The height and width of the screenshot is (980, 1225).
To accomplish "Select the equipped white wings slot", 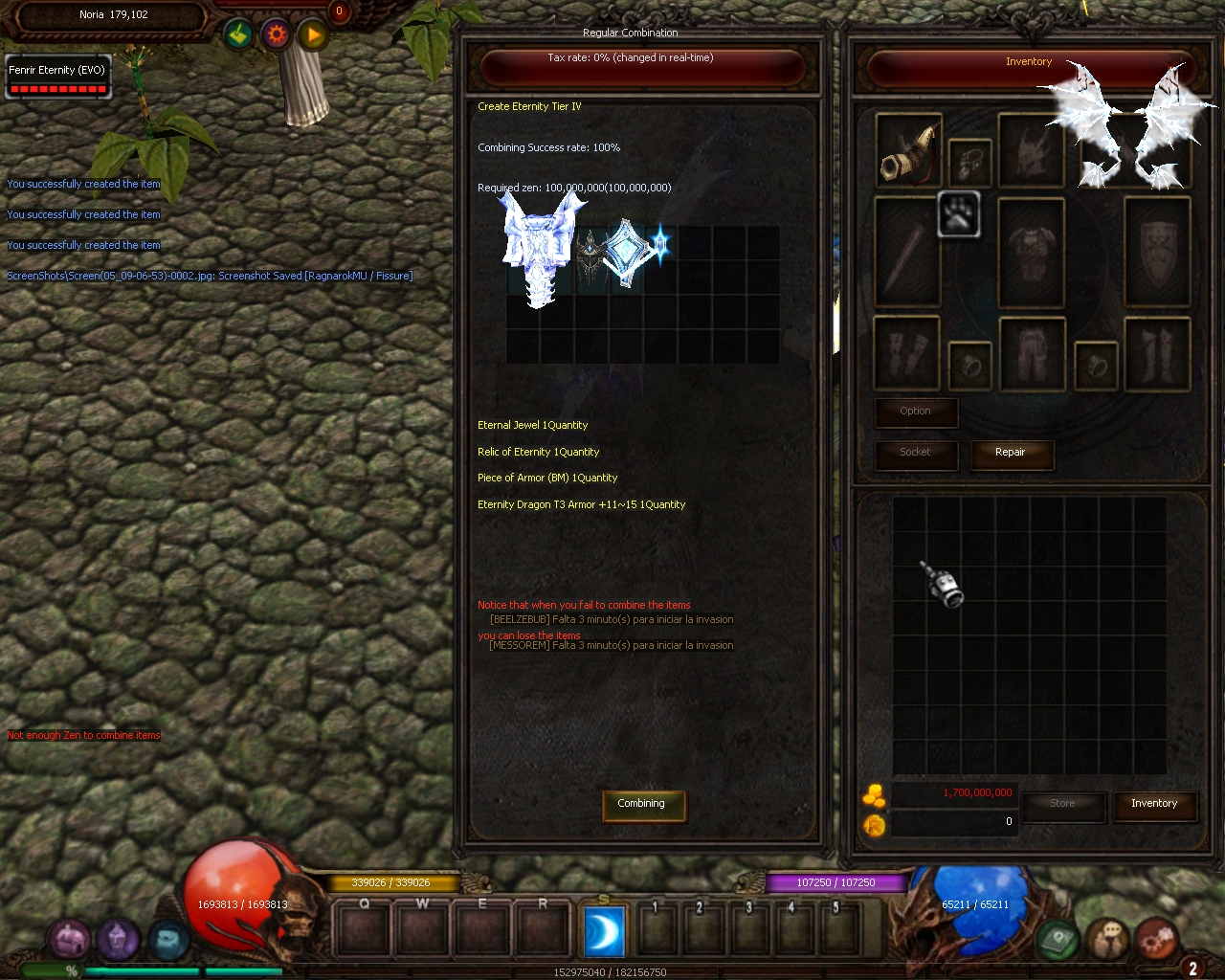I will click(x=1135, y=134).
